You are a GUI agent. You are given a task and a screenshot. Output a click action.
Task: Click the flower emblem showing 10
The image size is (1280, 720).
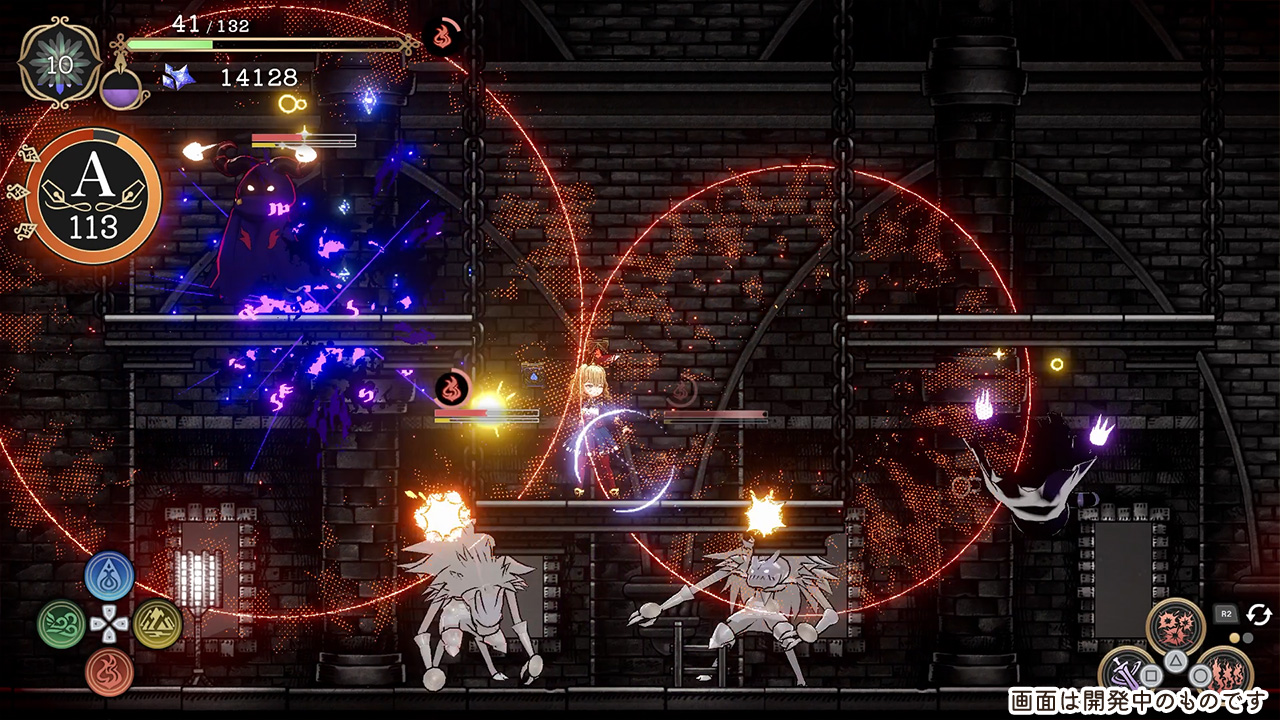tap(59, 63)
